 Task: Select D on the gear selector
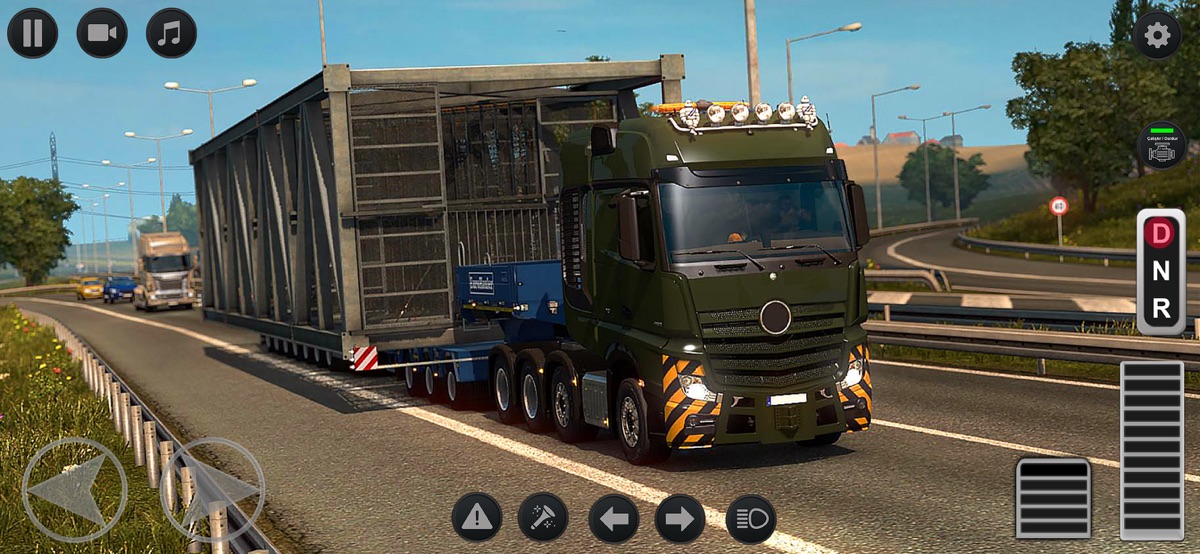click(x=1161, y=233)
